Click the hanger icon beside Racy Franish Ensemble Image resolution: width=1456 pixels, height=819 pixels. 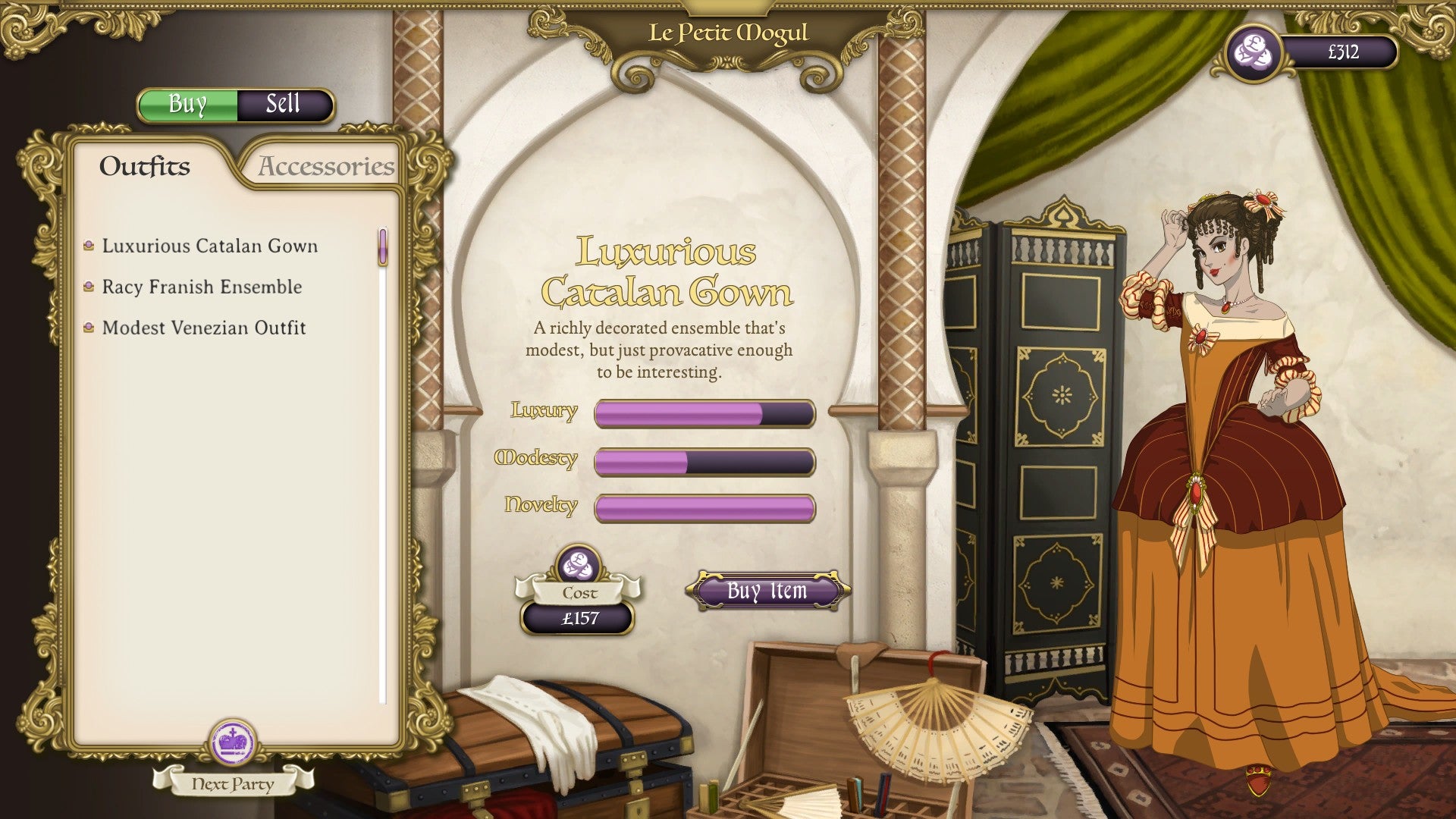click(x=89, y=286)
